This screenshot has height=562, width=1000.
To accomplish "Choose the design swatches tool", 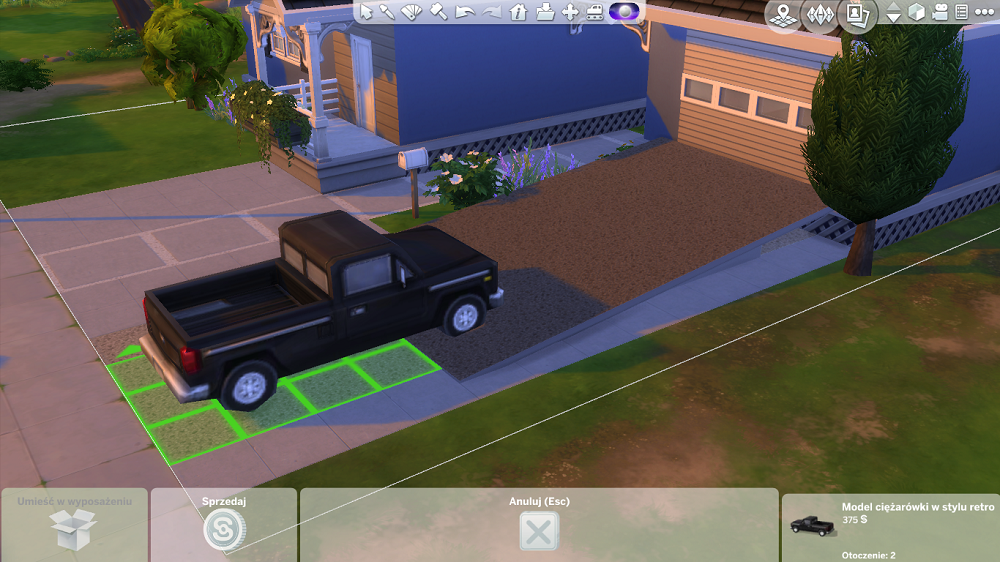I will click(x=412, y=12).
